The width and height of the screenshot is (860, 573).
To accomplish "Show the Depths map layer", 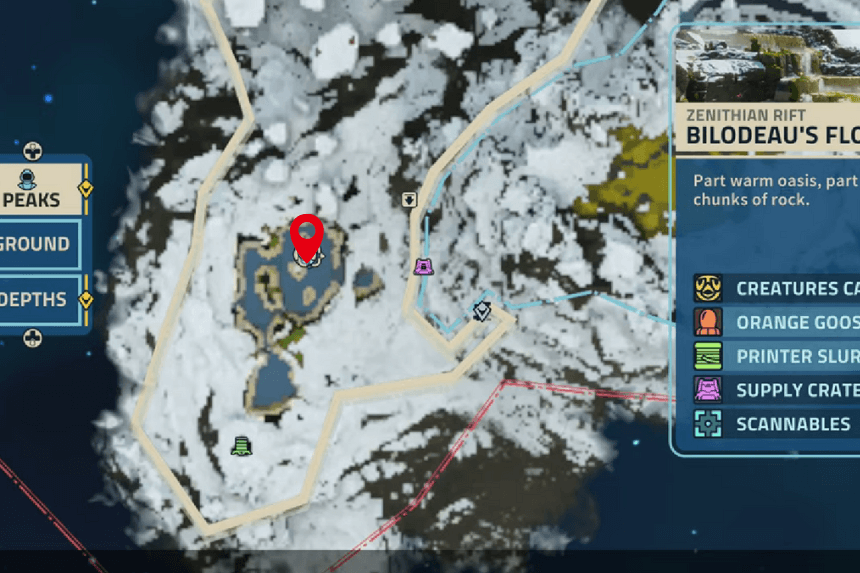I will (x=37, y=299).
